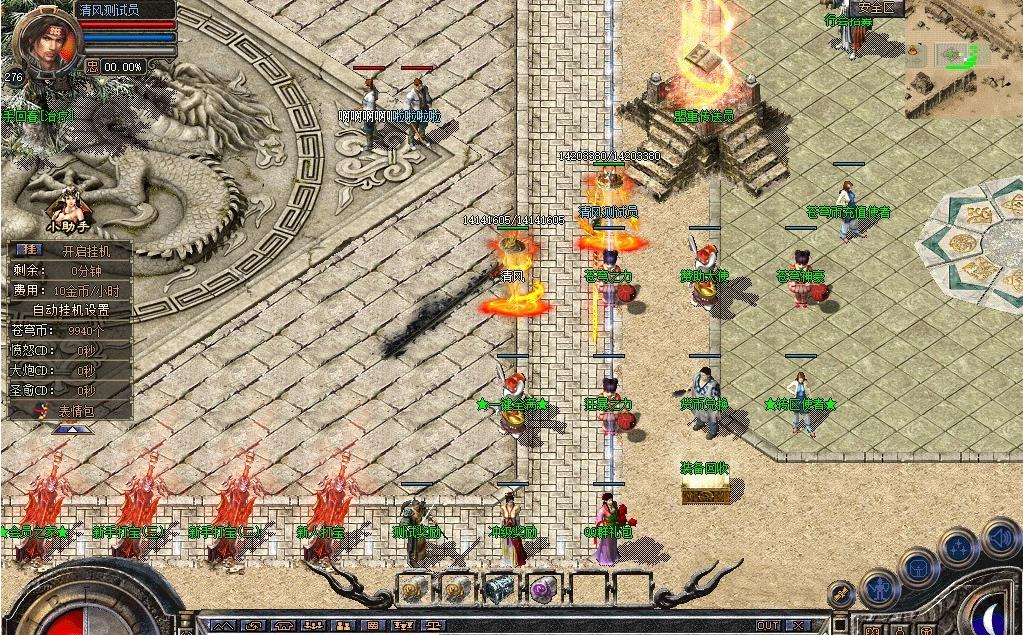
Task: Click the small satellite icon button
Action: 842,595
